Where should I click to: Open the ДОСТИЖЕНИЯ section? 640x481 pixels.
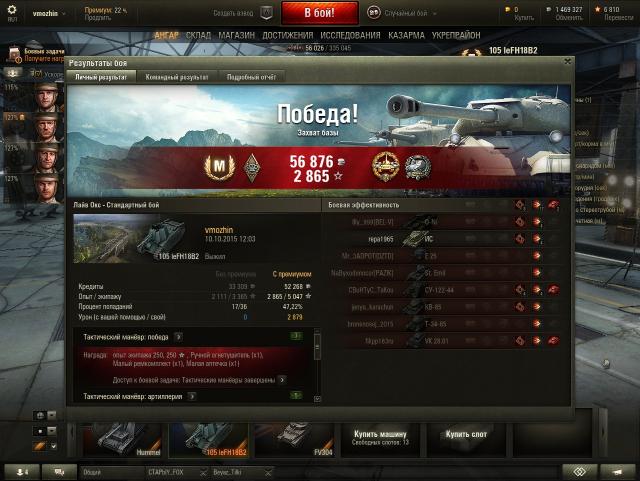(288, 35)
